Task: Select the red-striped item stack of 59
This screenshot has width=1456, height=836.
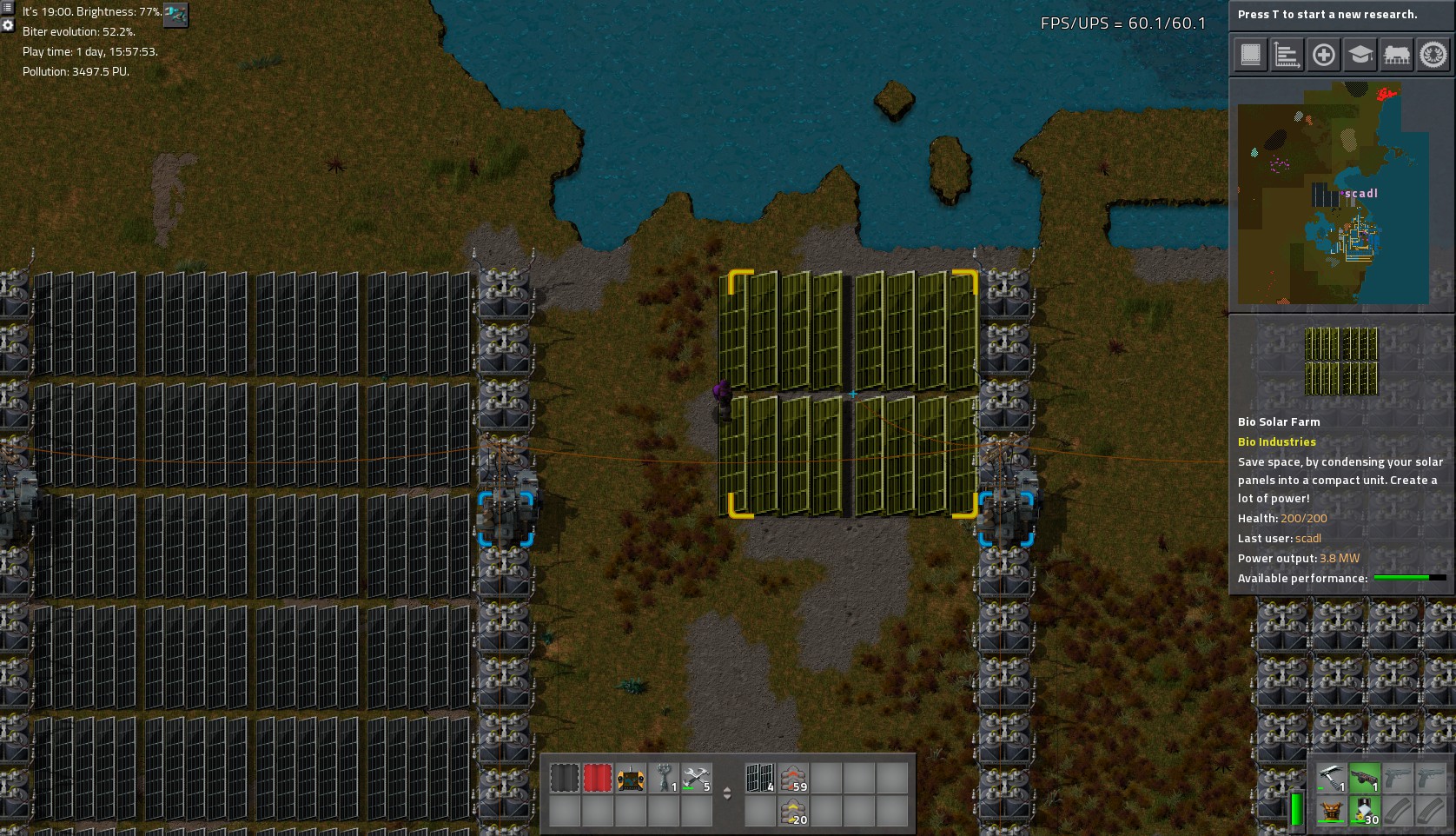Action: 793,779
